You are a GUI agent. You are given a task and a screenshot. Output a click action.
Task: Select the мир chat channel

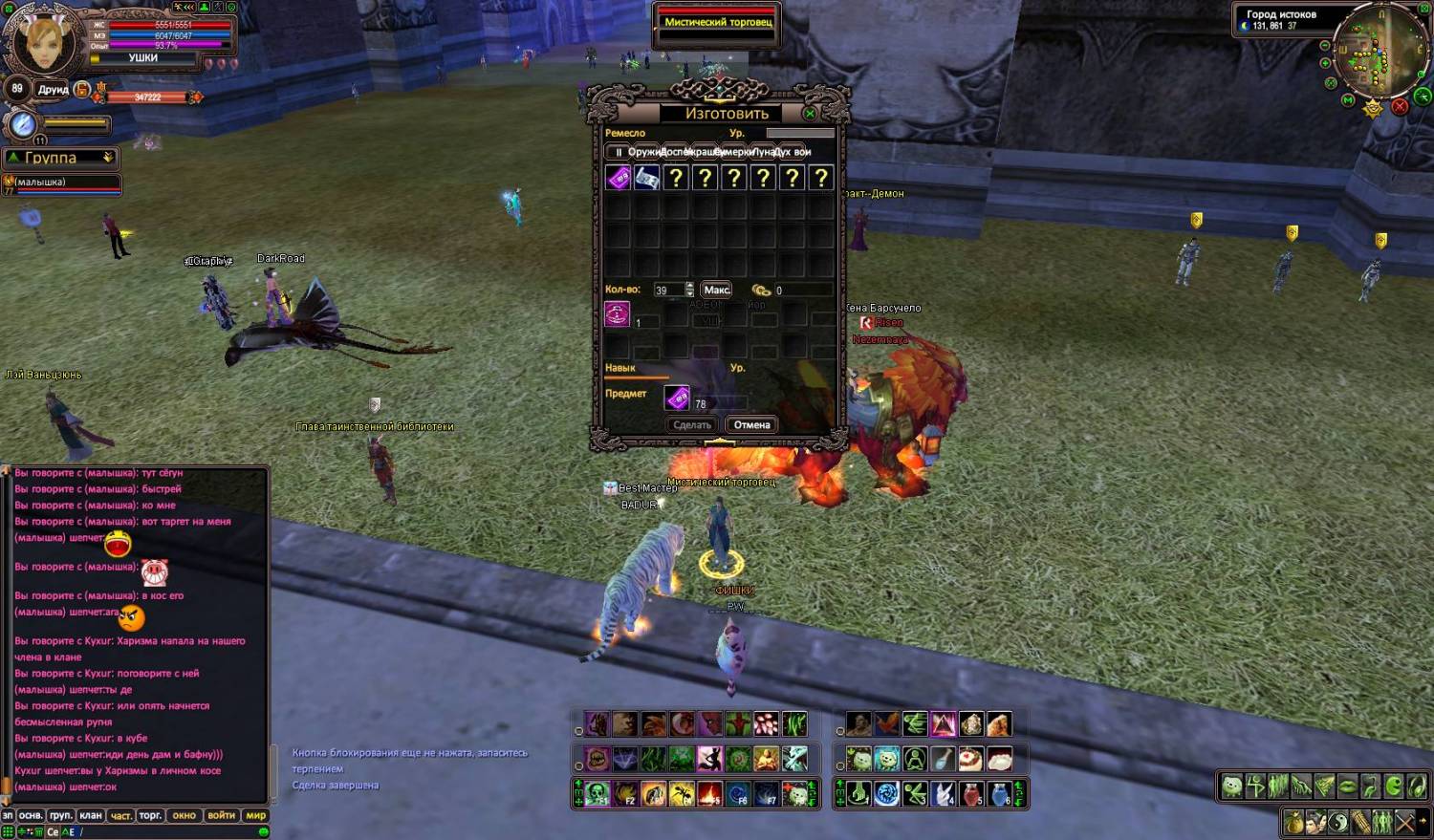tap(255, 815)
